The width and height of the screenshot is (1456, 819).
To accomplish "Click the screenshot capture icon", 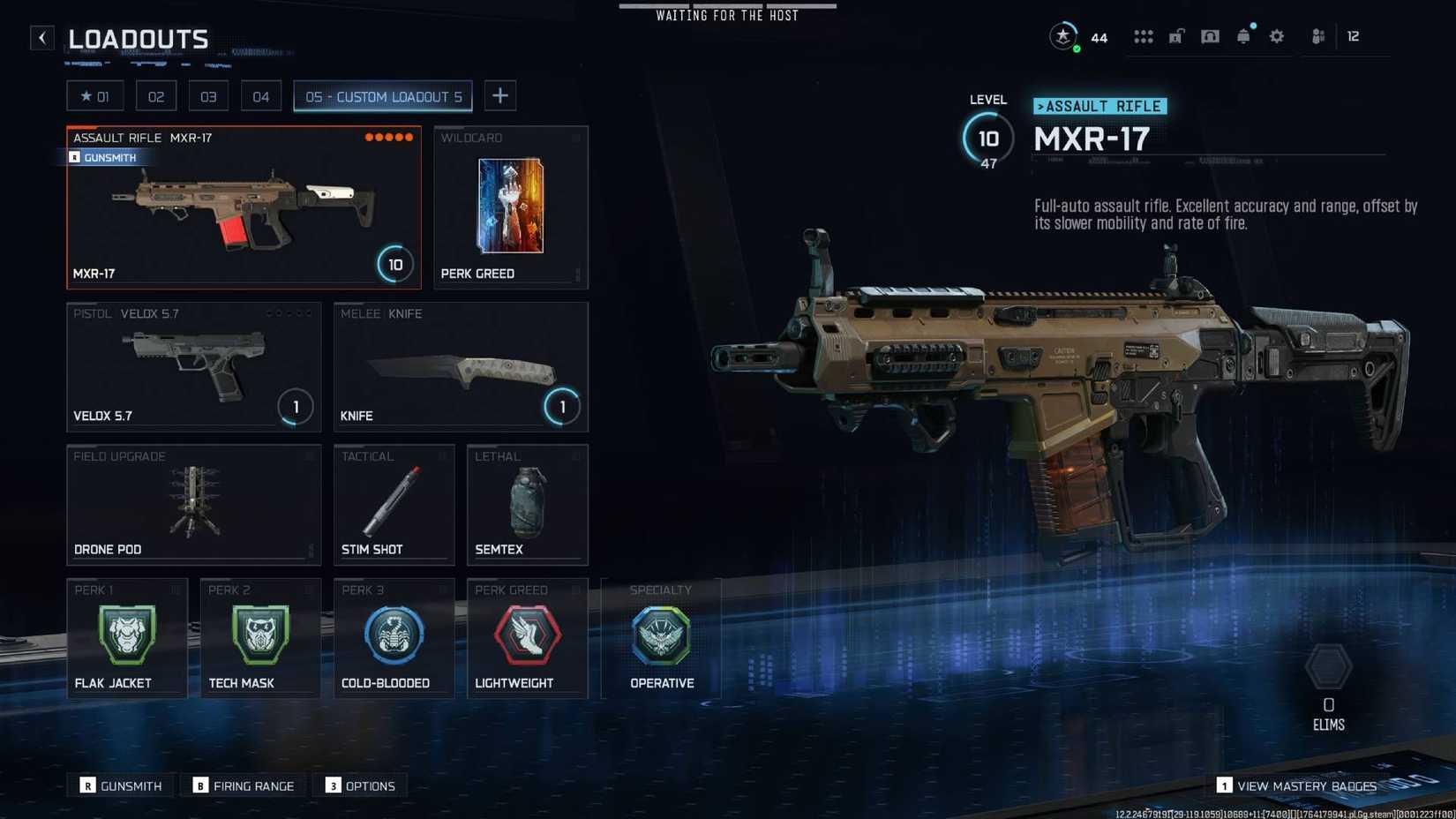I will click(1210, 36).
